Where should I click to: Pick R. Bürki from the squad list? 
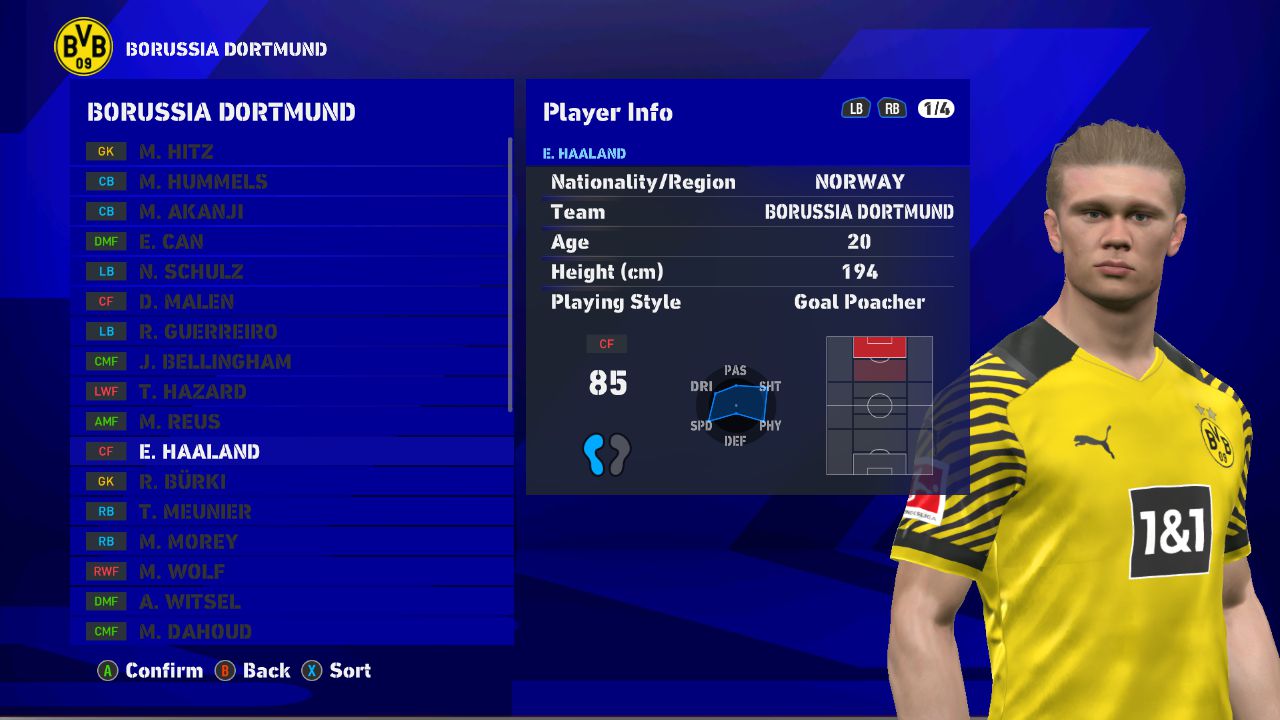(x=290, y=482)
